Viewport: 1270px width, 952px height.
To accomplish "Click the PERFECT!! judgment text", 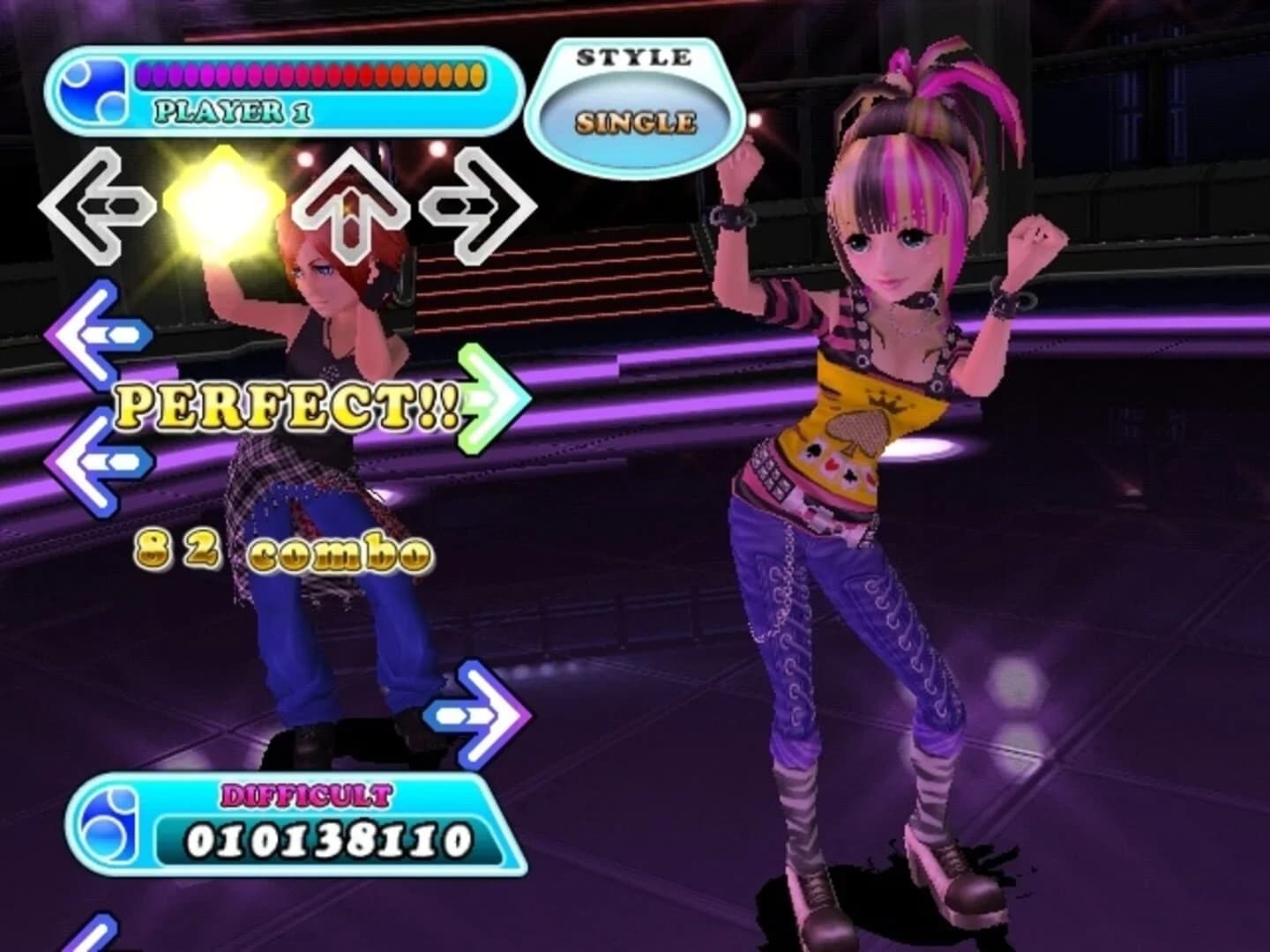I will [x=291, y=405].
